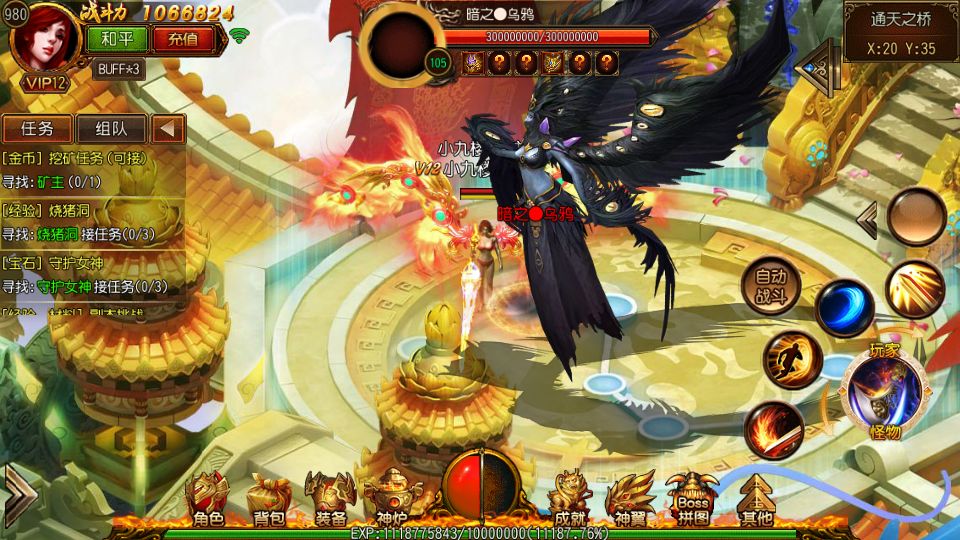
Task: Open the 其他 other menu
Action: (755, 498)
